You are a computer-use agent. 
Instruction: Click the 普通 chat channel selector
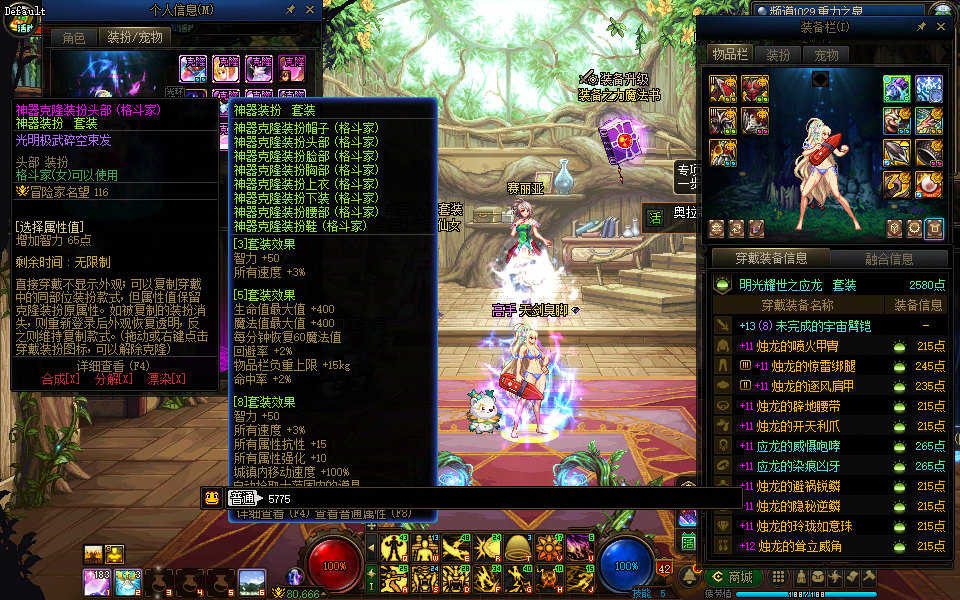pyautogui.click(x=241, y=498)
